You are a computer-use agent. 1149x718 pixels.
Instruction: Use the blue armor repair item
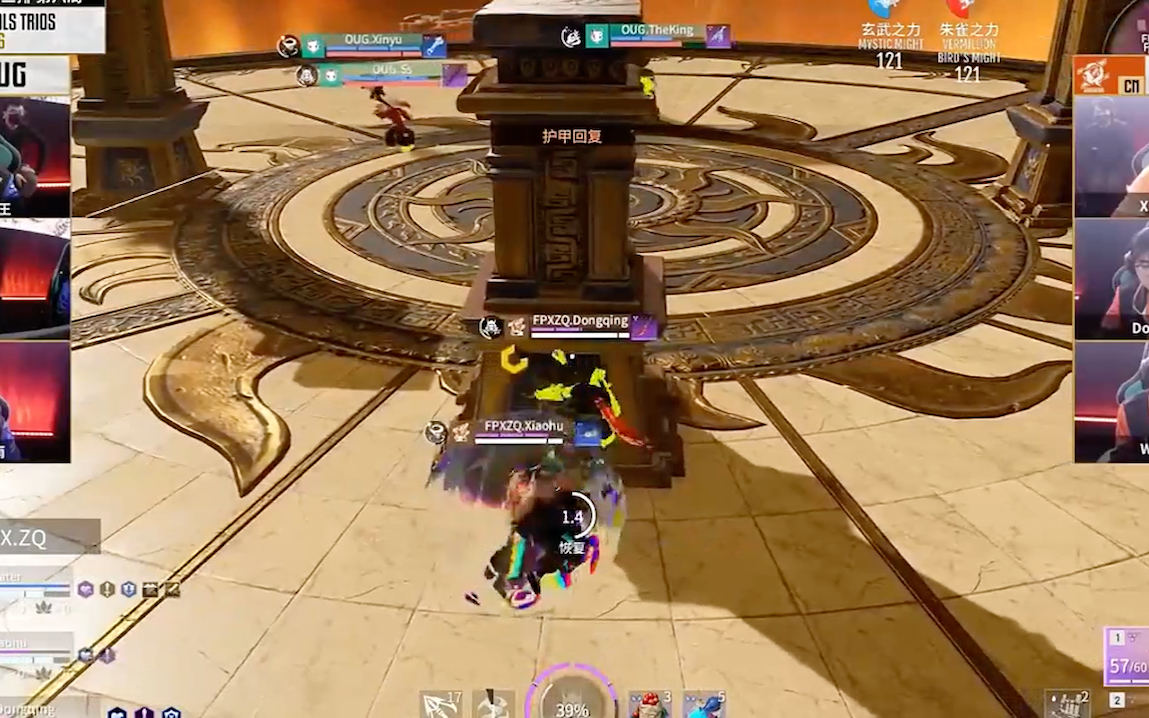(x=703, y=704)
